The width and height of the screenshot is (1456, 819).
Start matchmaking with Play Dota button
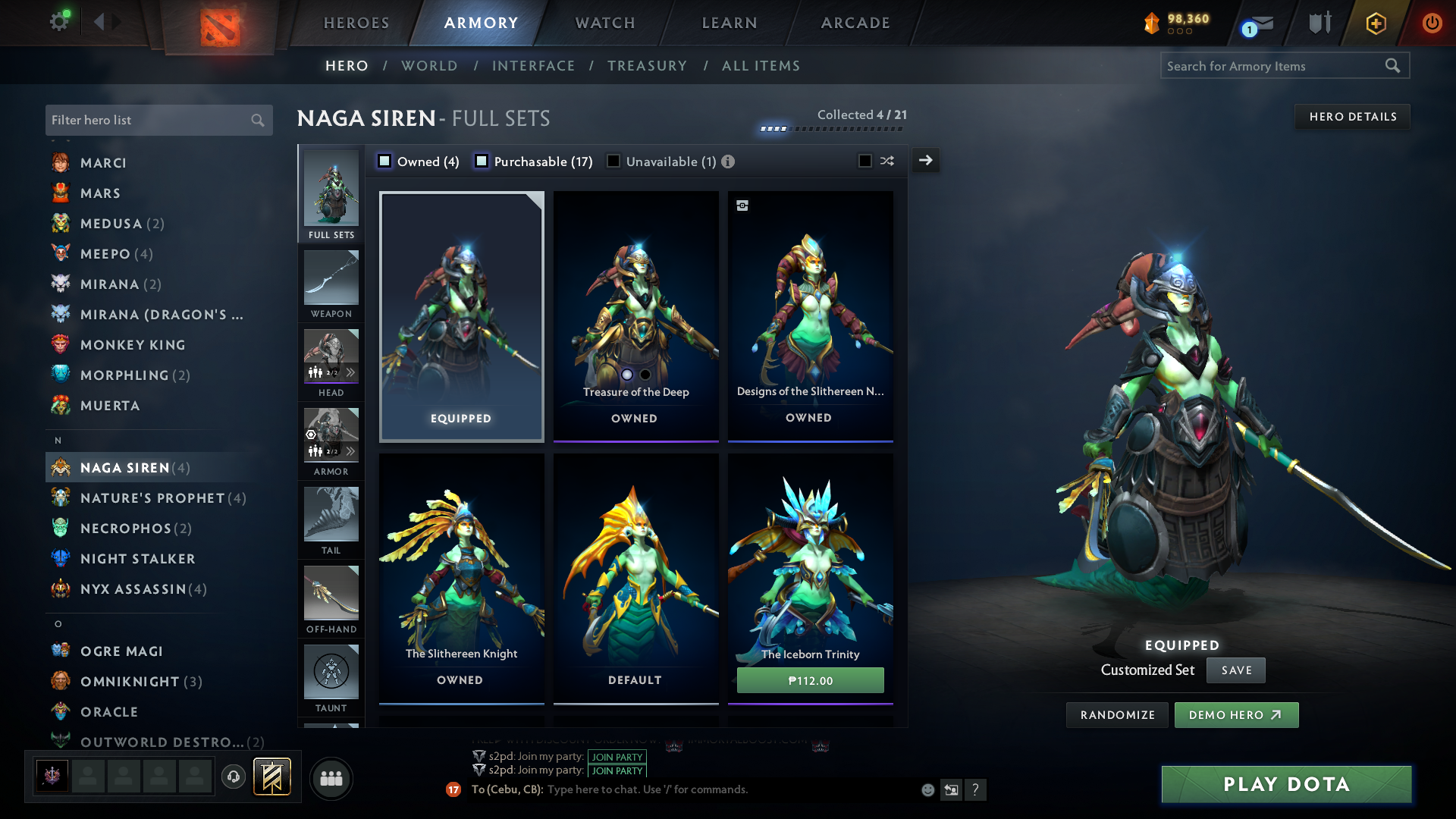pos(1286,784)
